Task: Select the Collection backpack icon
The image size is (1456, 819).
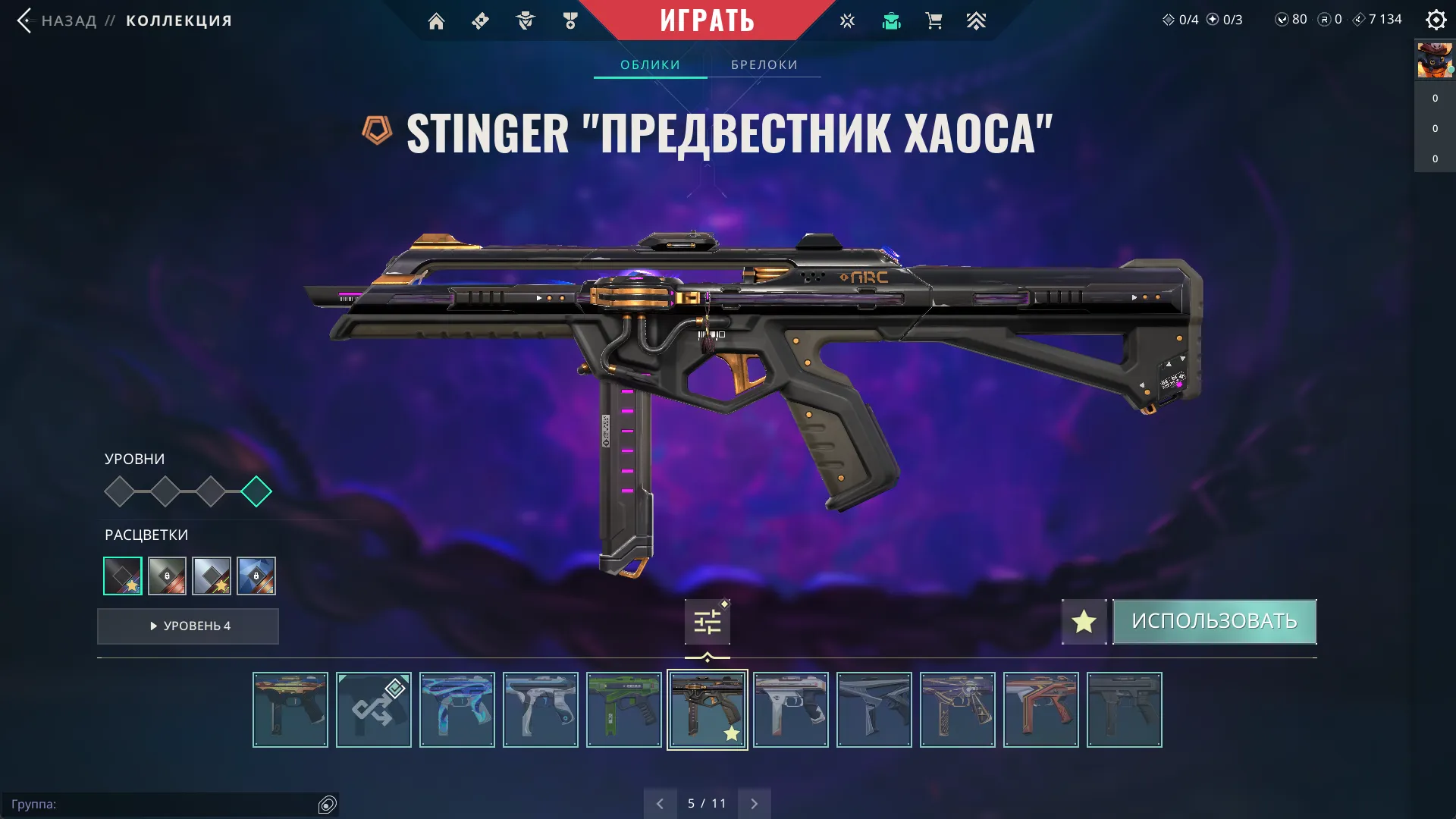Action: point(891,20)
